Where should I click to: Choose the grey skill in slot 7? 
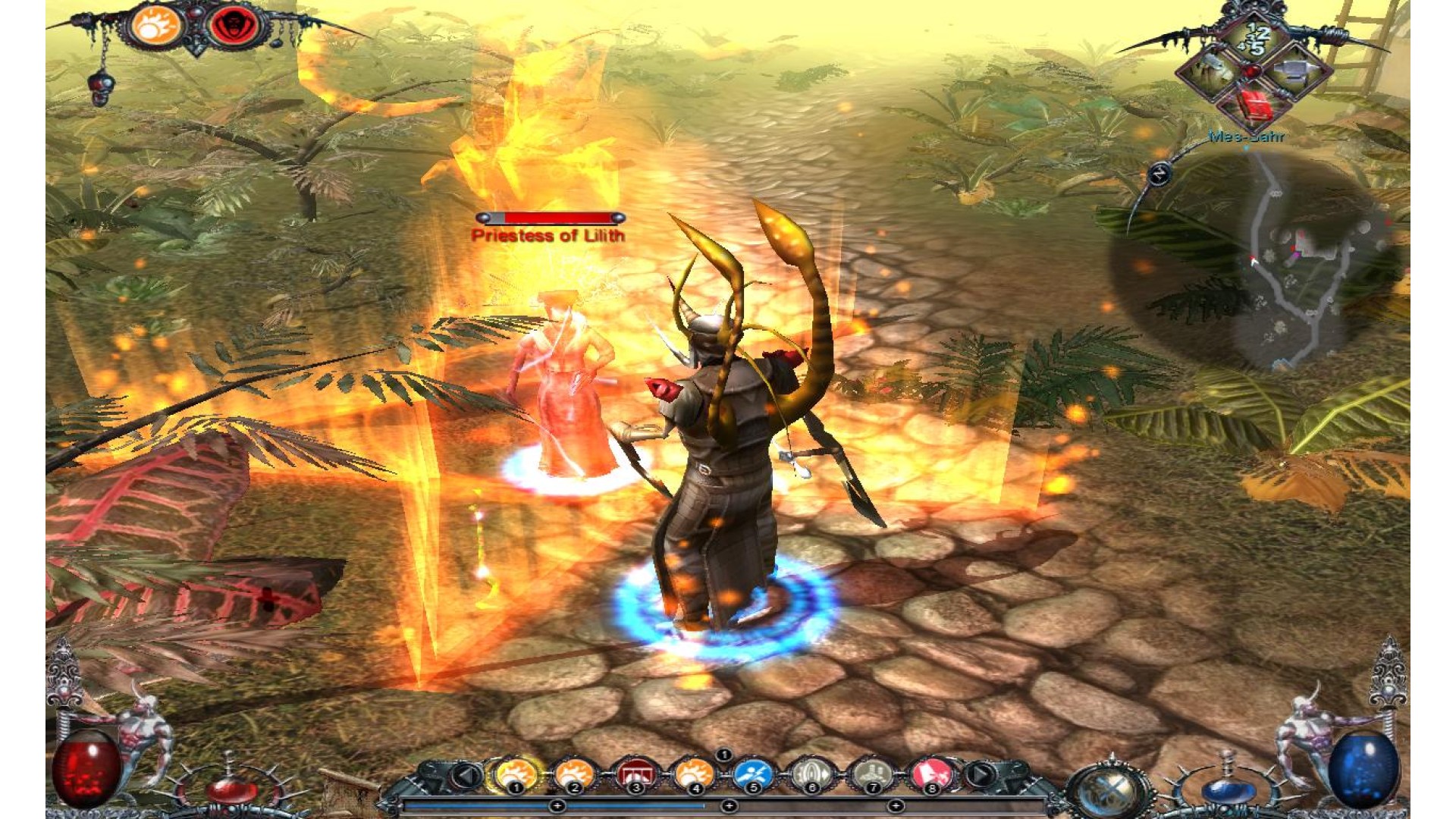[872, 774]
